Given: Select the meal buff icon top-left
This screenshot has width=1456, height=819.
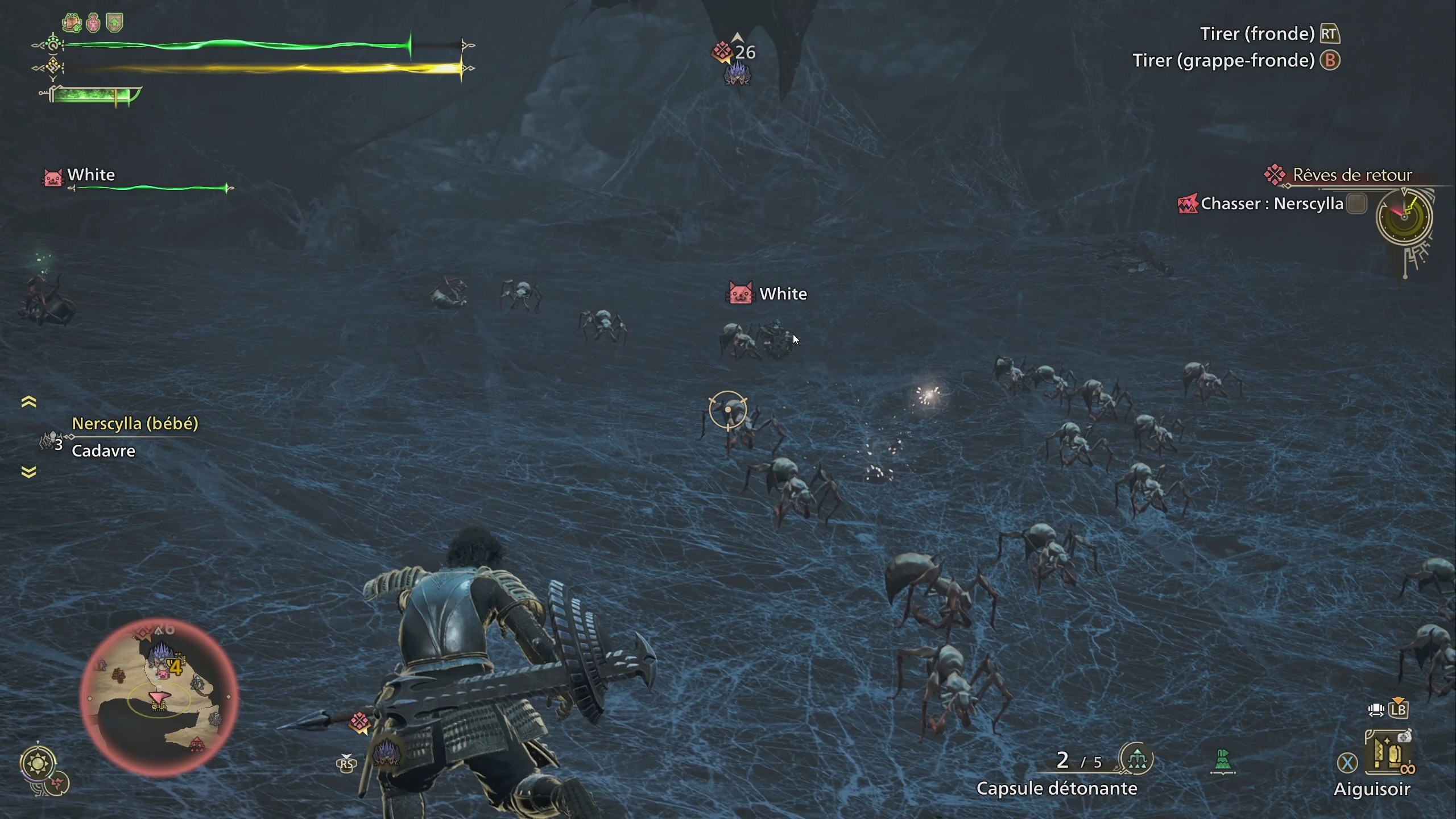Looking at the screenshot, I should click(x=72, y=23).
